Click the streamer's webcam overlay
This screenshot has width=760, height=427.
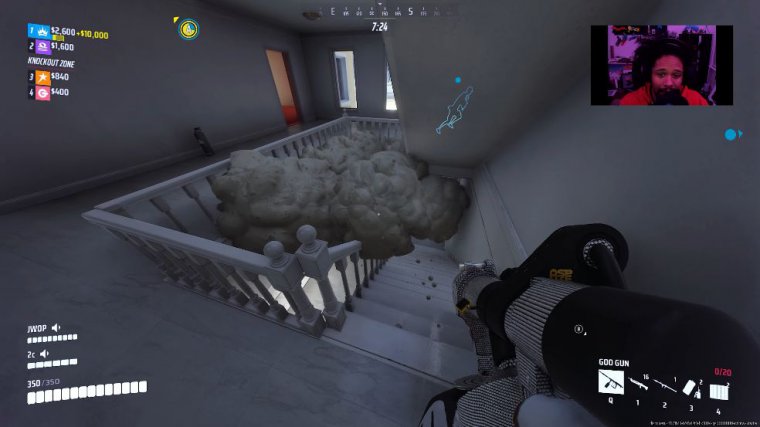pos(661,65)
